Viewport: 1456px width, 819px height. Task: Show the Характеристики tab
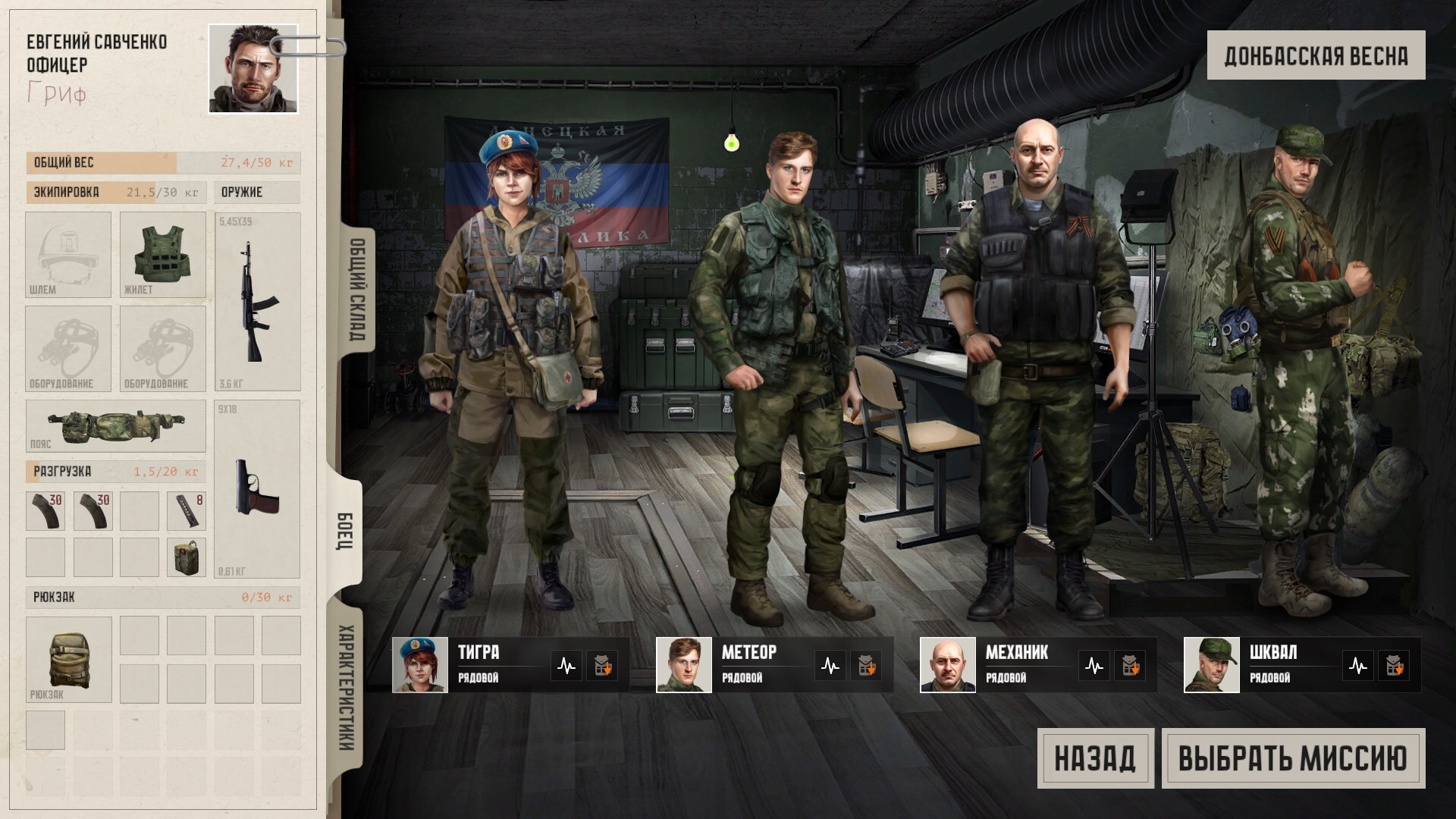tap(346, 686)
